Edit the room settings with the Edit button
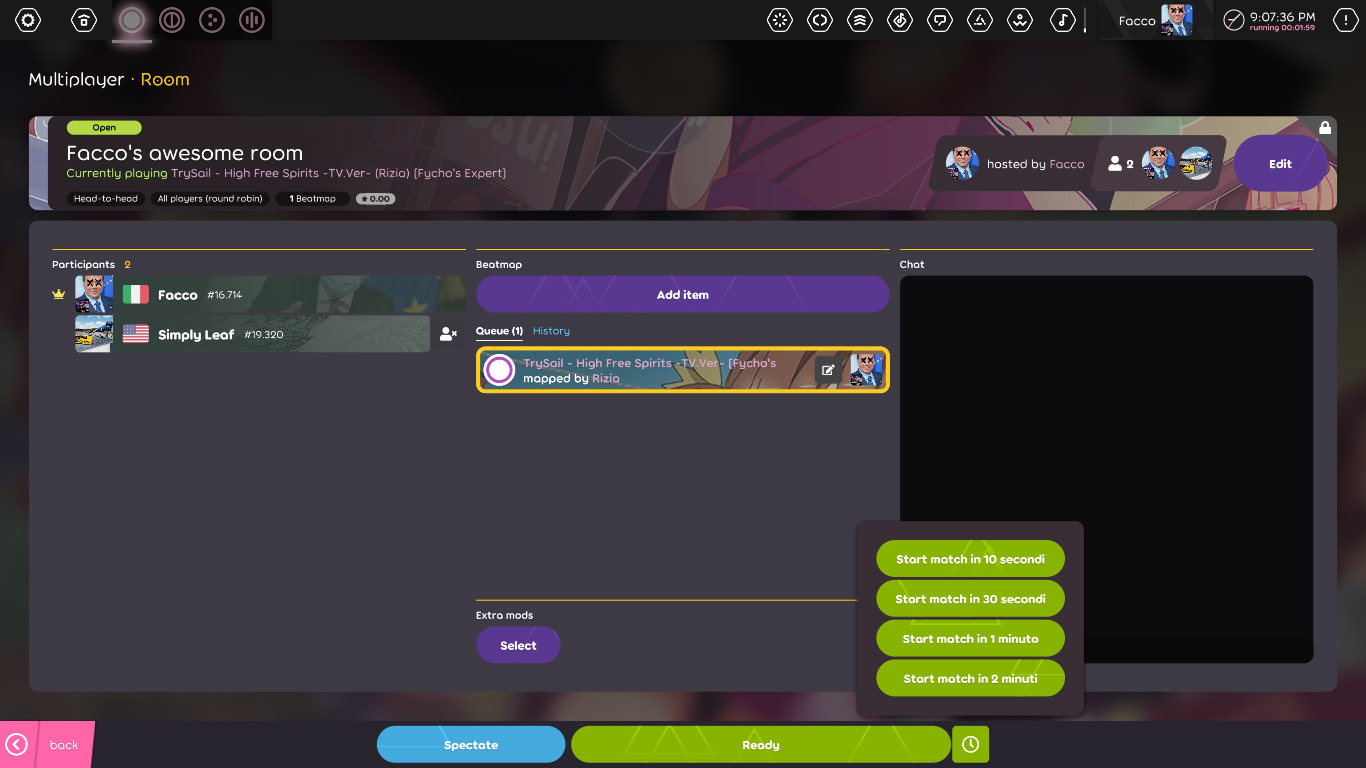This screenshot has height=768, width=1366. (x=1280, y=162)
